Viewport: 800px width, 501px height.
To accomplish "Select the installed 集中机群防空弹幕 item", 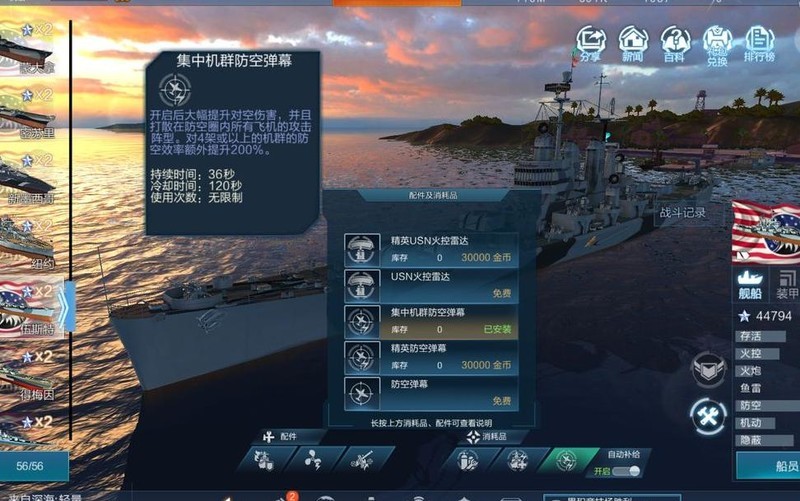I will pyautogui.click(x=431, y=321).
